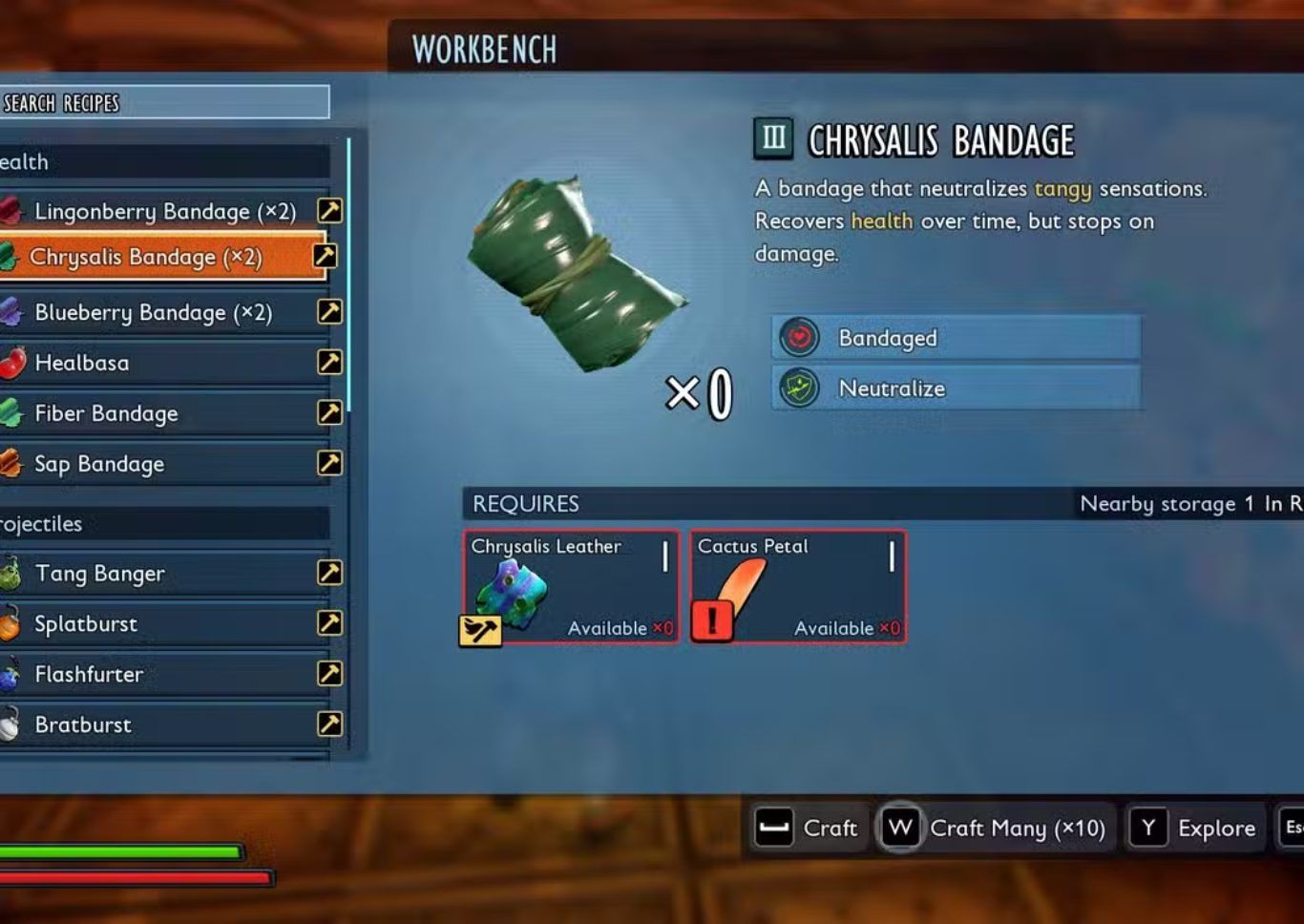The height and width of the screenshot is (924, 1304).
Task: Click the pin icon beside Healbasa
Action: click(329, 363)
